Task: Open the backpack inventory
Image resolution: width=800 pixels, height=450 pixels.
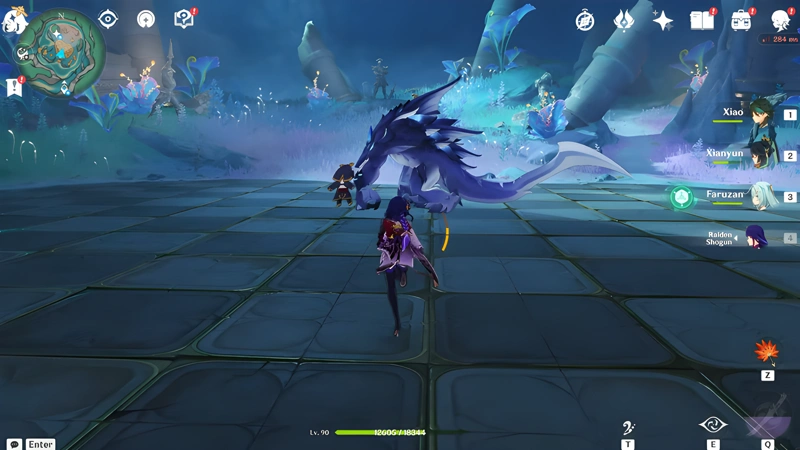Action: (x=740, y=20)
